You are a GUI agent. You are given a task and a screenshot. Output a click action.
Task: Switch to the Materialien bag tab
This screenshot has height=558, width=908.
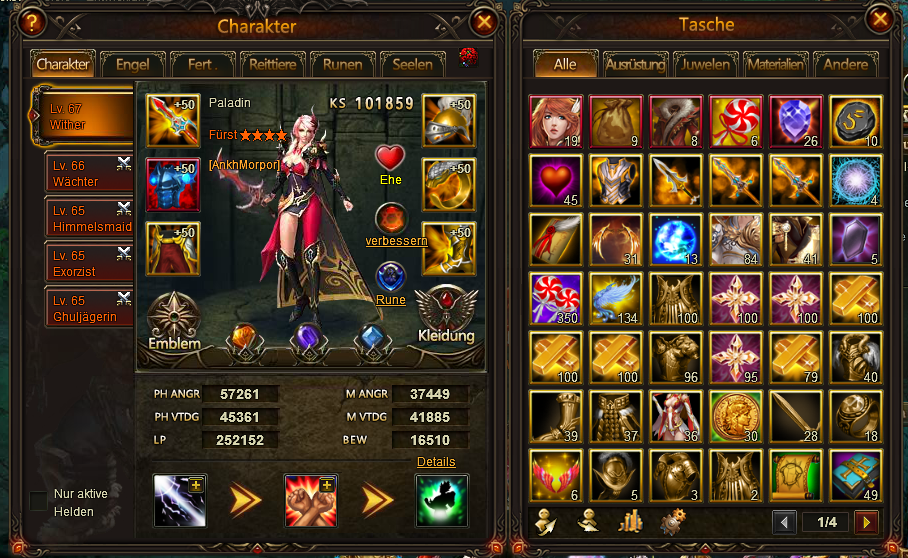tap(775, 64)
